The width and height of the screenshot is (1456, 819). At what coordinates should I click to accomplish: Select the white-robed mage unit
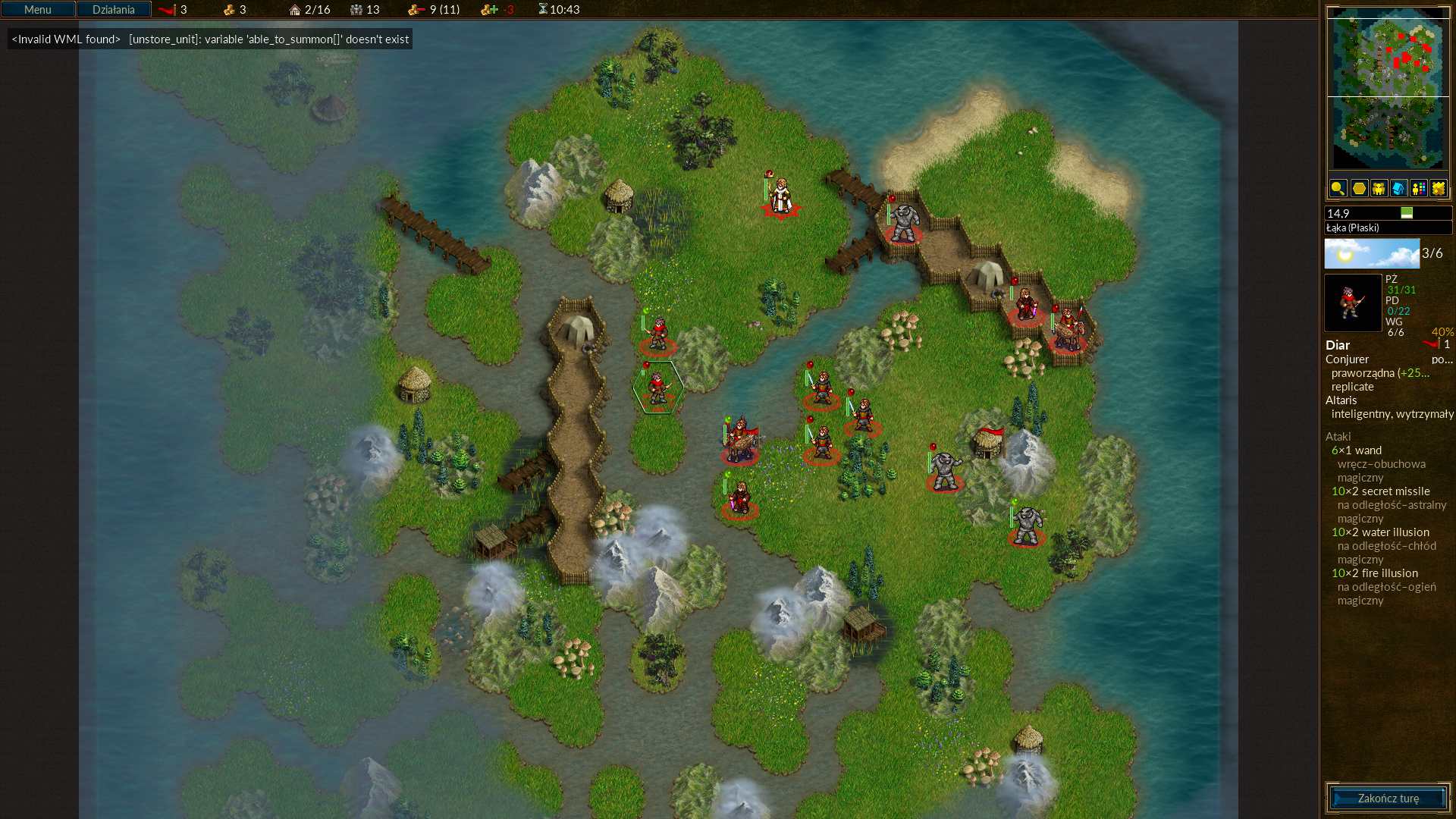[x=780, y=195]
